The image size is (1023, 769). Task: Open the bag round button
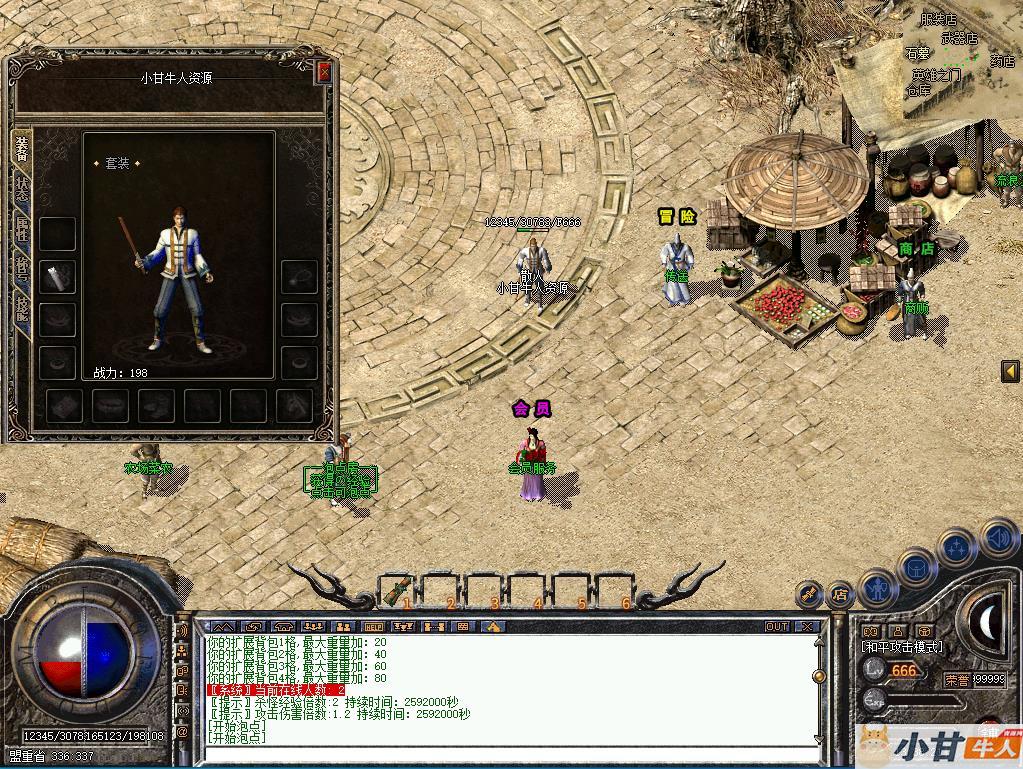pyautogui.click(x=916, y=569)
